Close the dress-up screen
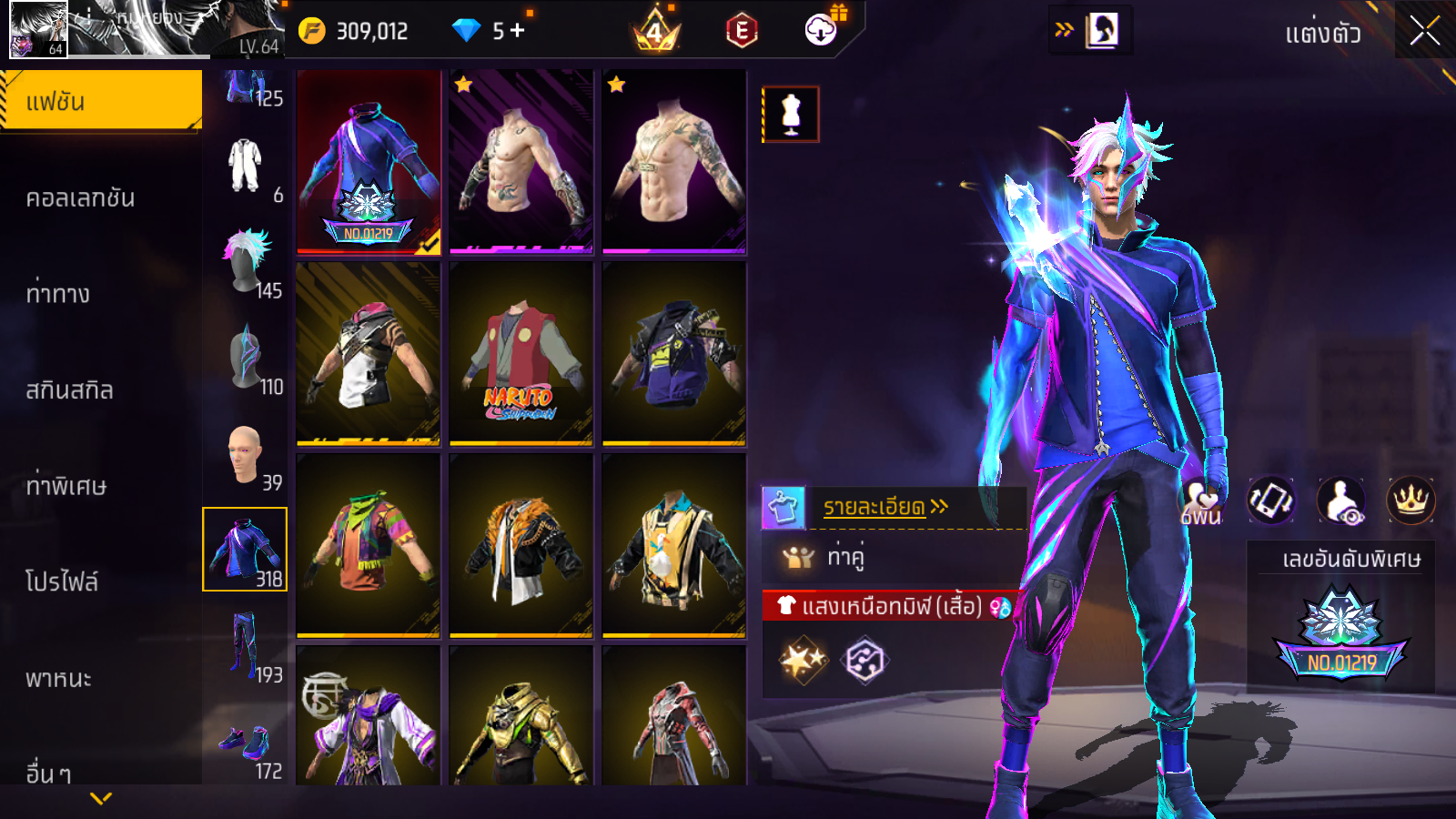Screen dimensions: 1456x819 coord(1424,31)
